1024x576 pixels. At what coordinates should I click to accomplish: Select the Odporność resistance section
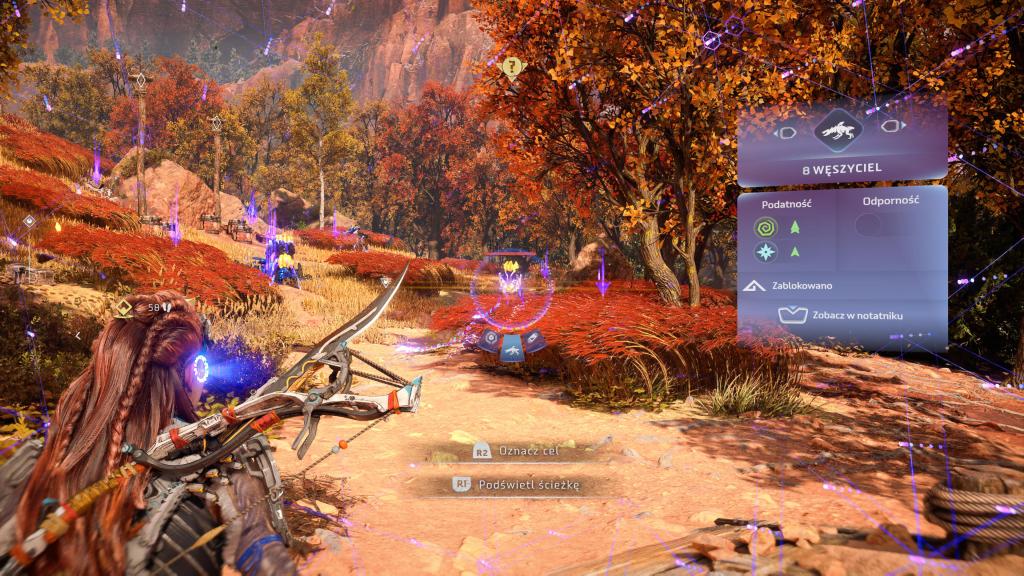coord(889,200)
